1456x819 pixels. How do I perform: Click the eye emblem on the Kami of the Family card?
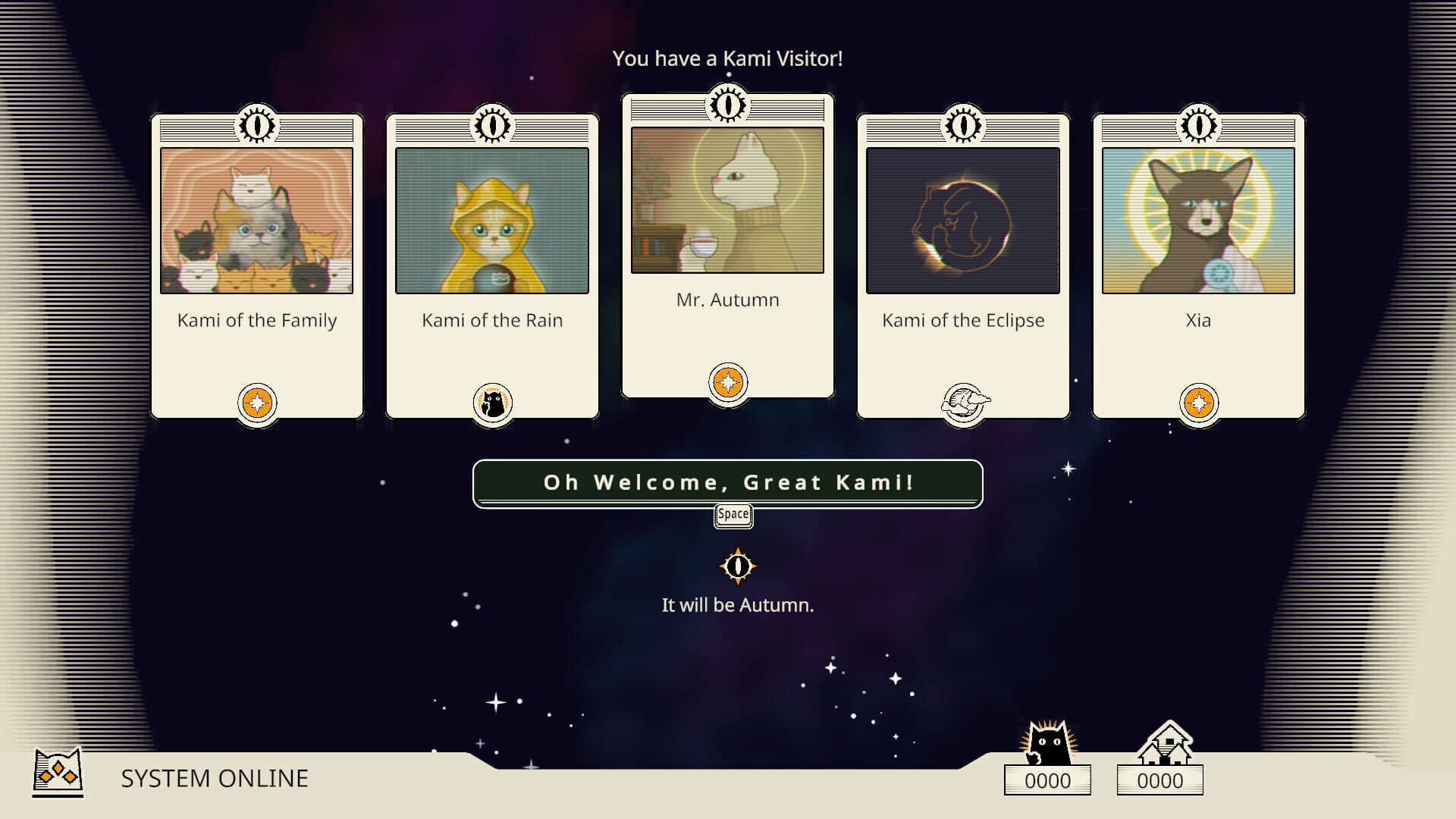click(257, 126)
